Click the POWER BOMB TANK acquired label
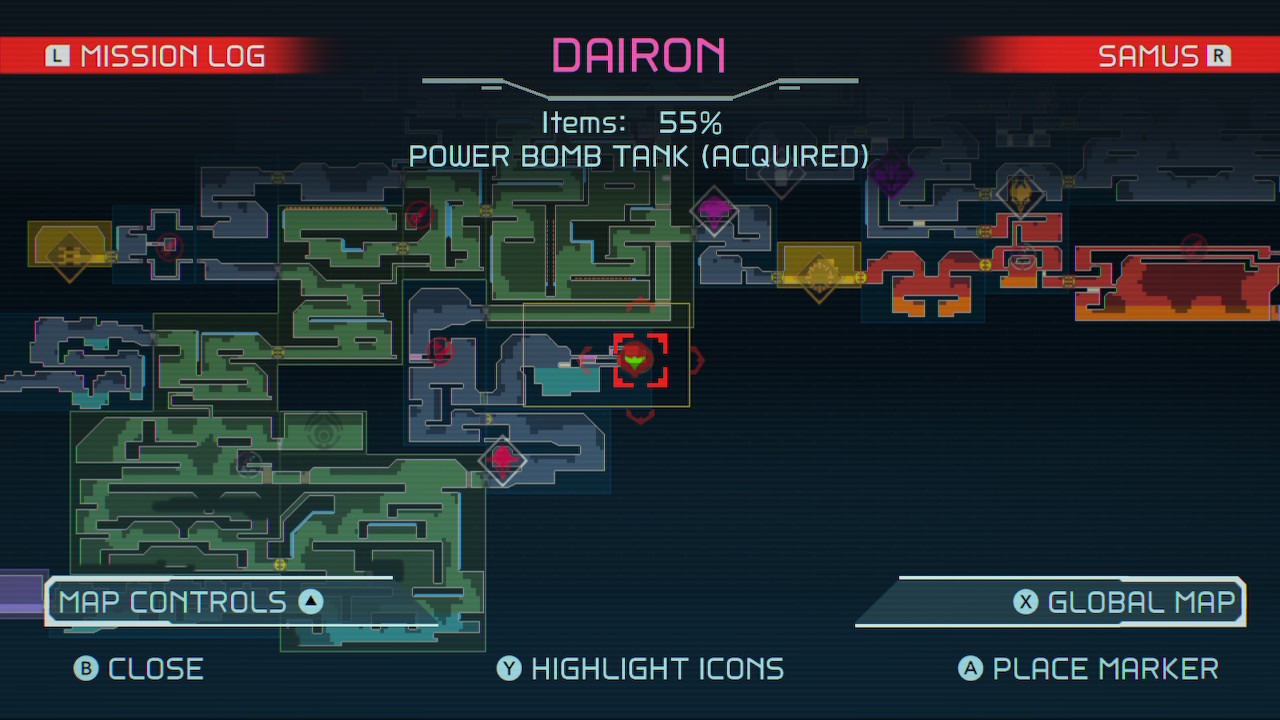This screenshot has width=1280, height=720. (640, 156)
